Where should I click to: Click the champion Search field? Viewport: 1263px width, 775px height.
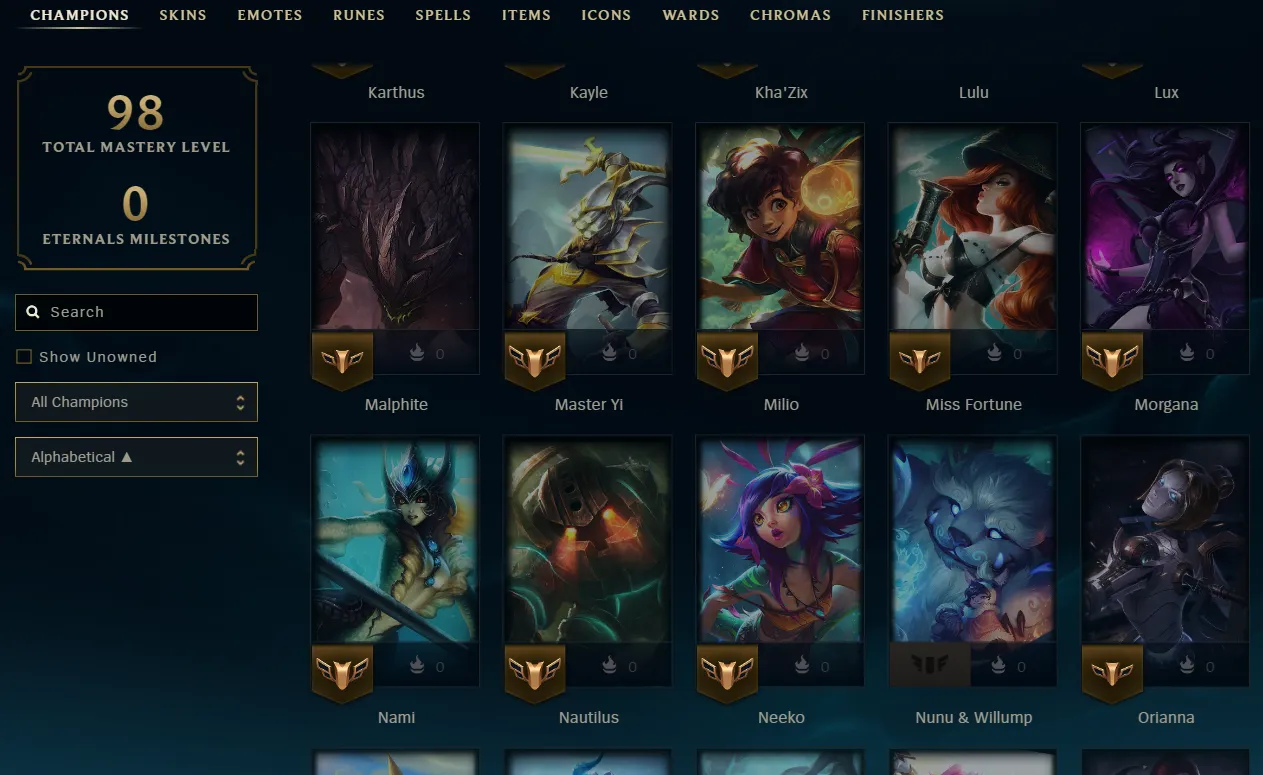[136, 312]
